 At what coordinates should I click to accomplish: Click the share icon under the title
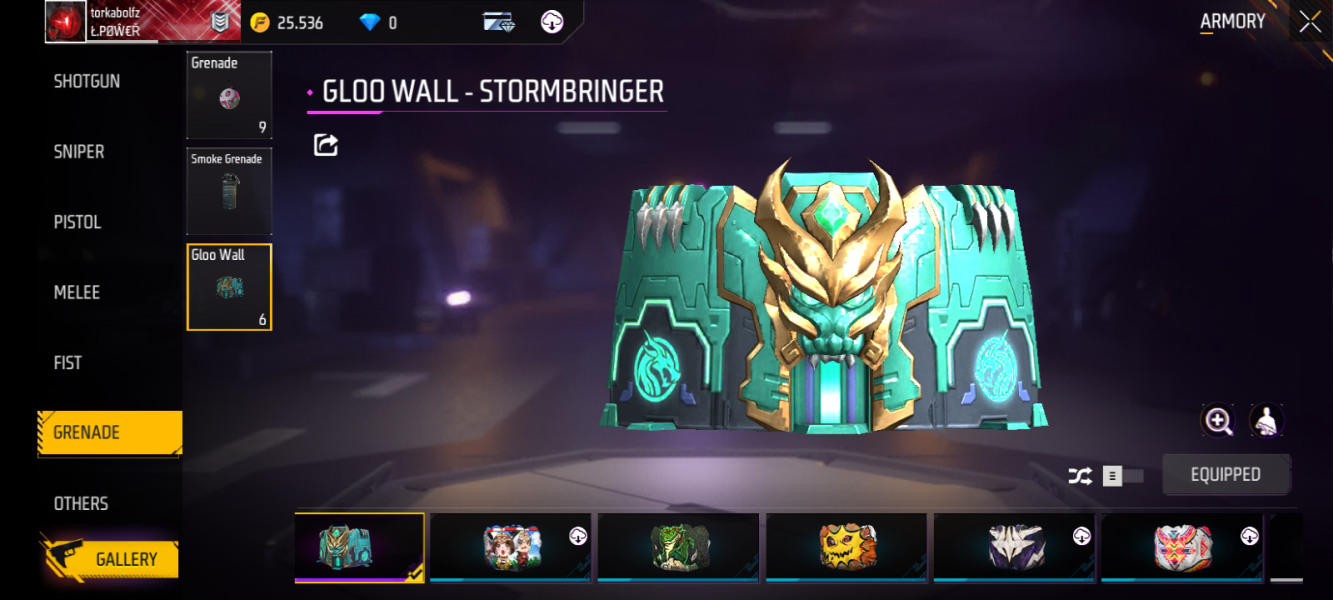326,145
